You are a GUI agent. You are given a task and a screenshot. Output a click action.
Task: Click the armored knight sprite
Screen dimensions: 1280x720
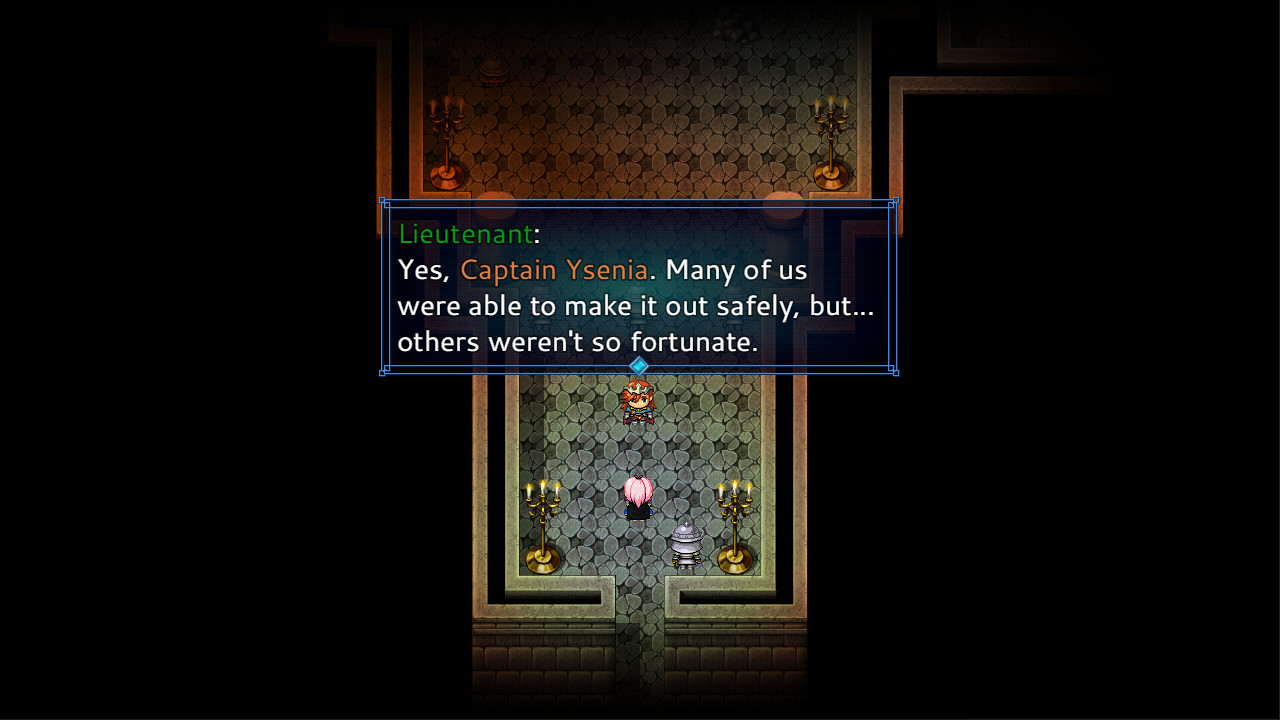pos(686,542)
